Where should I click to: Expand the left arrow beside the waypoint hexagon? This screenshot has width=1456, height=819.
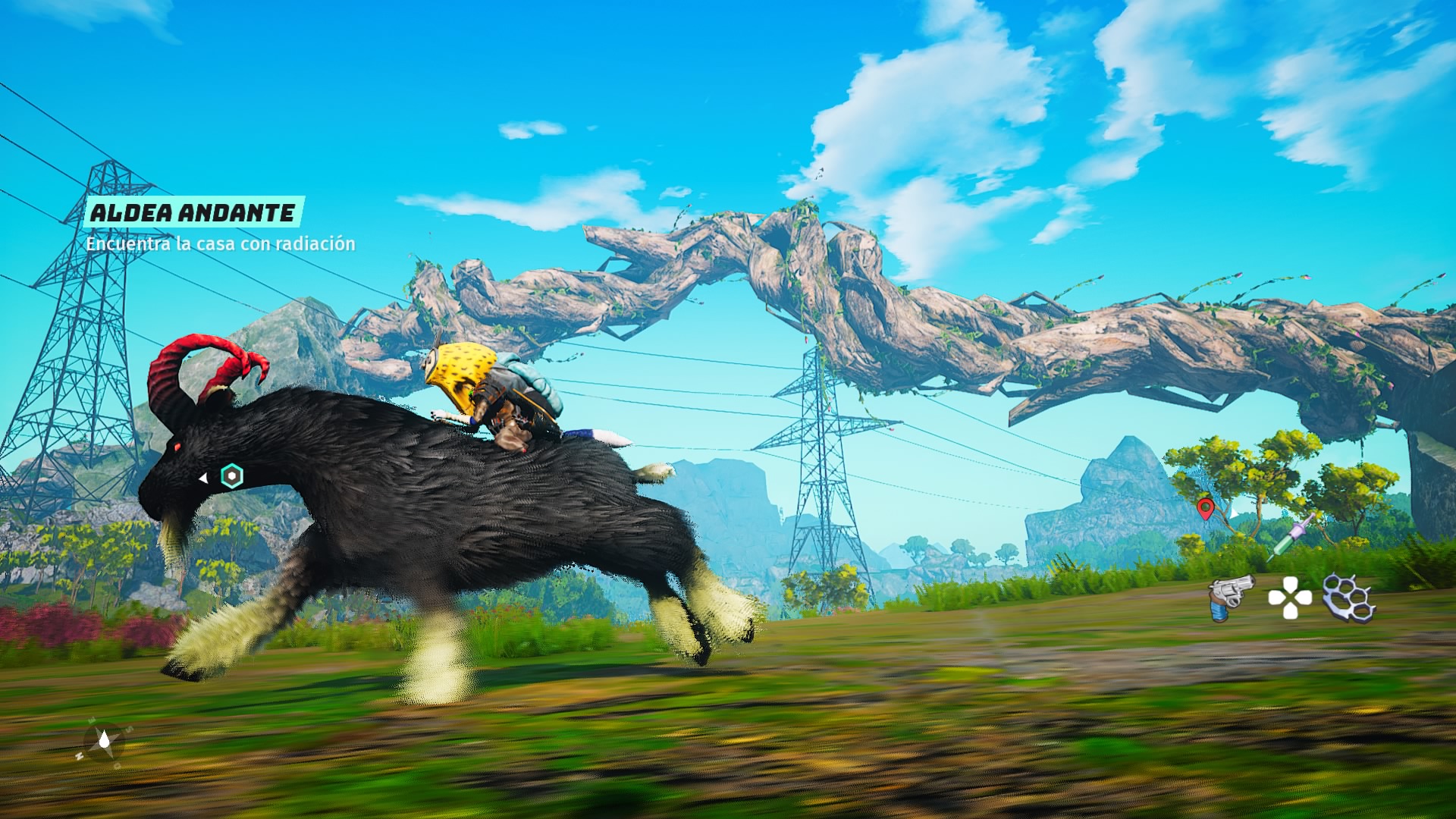pos(203,479)
